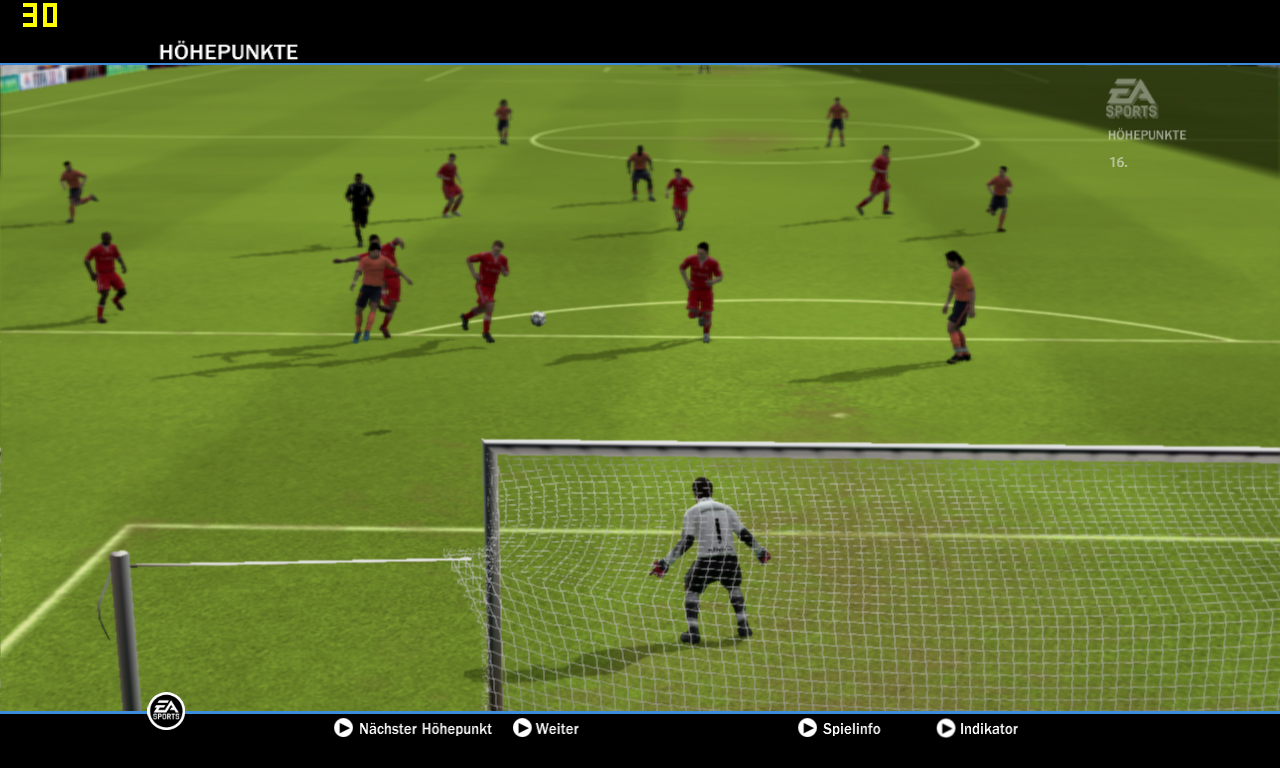Skip to Nächster Höhepunkt
1280x768 pixels.
413,729
